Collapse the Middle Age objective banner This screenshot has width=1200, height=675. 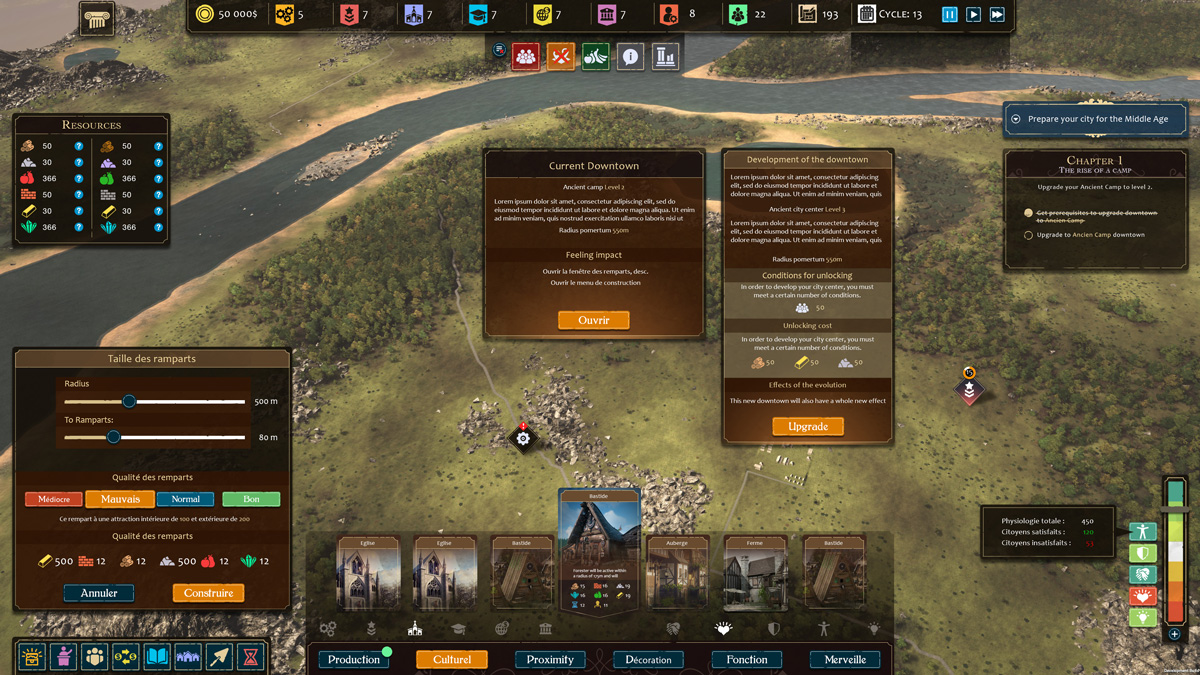(x=1016, y=119)
